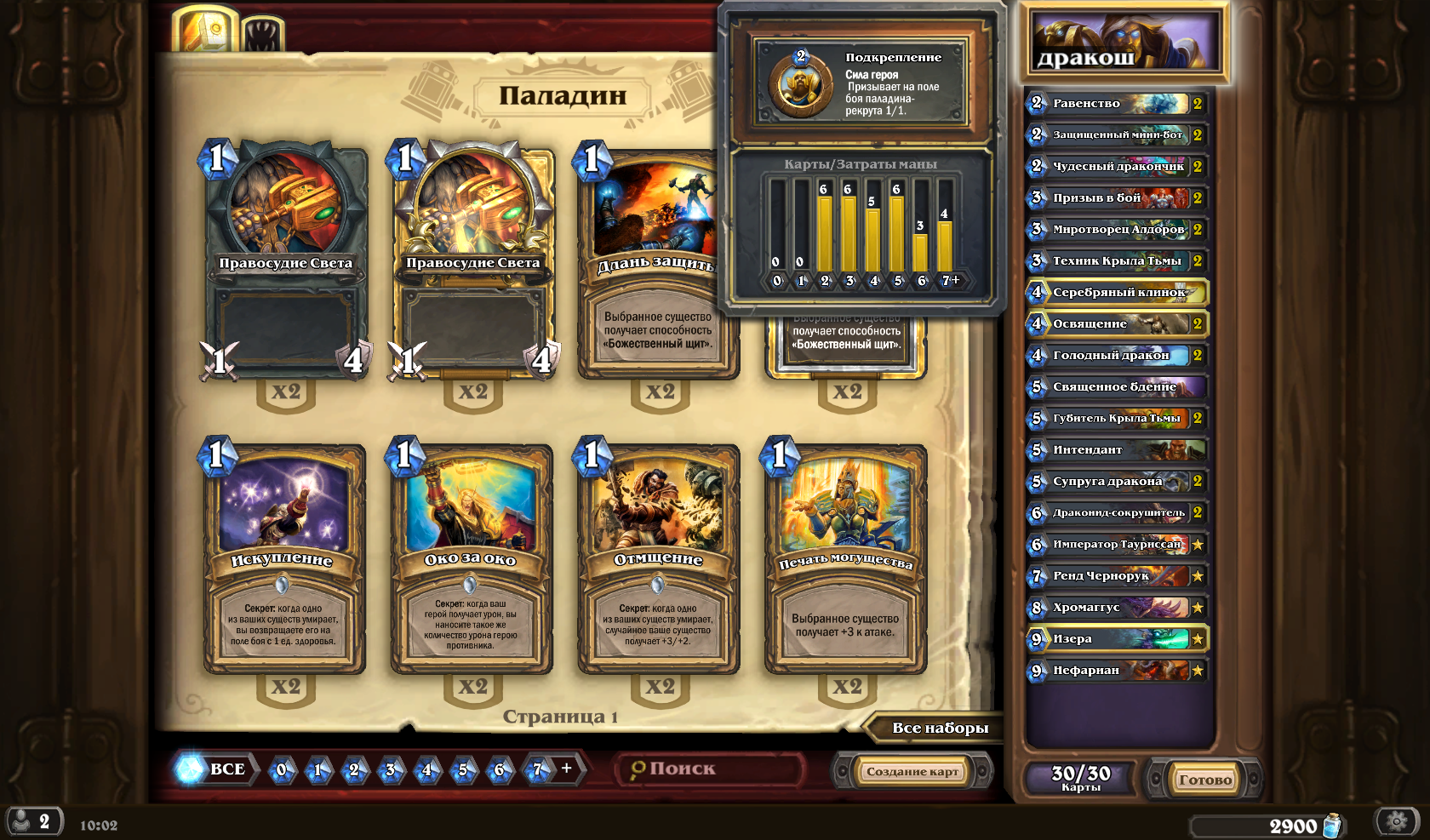
Task: Filter cards by 7+ mana cost
Action: [x=547, y=769]
